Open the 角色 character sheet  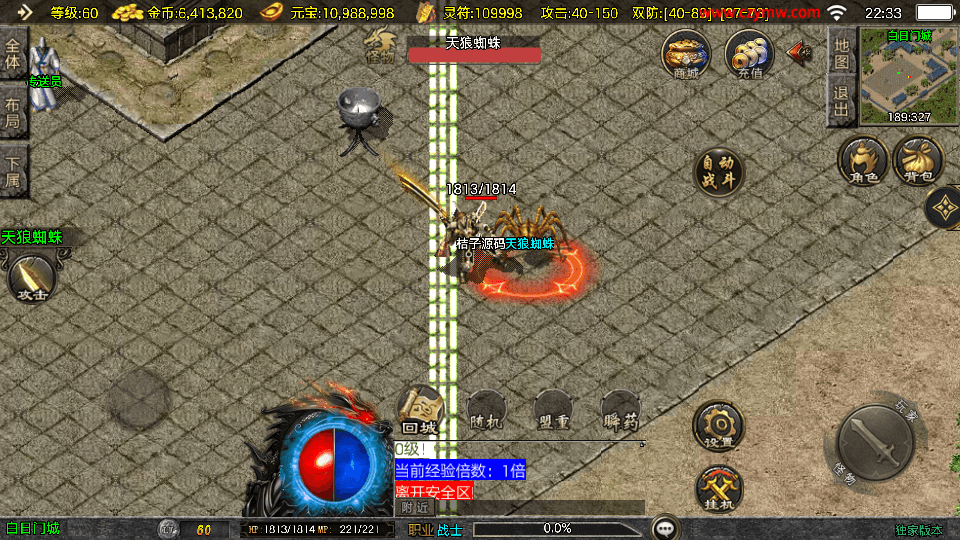pyautogui.click(x=863, y=162)
